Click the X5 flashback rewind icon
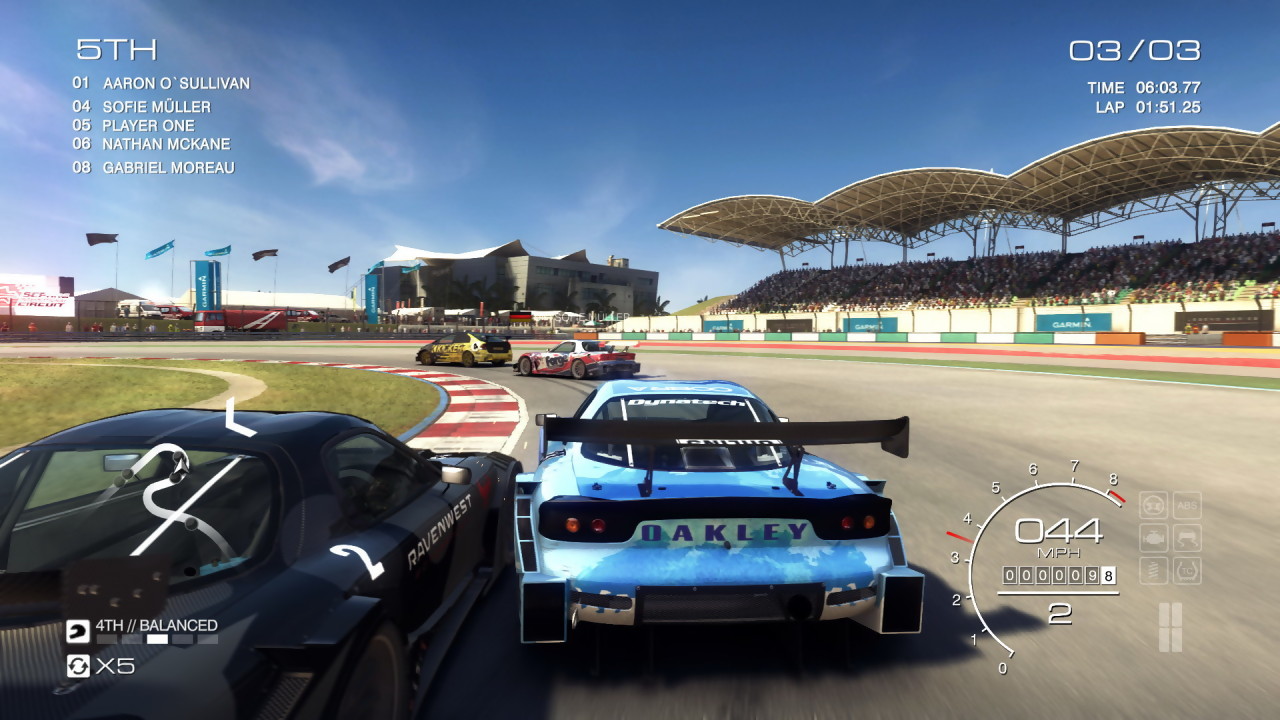This screenshot has width=1280, height=720. click(x=78, y=666)
